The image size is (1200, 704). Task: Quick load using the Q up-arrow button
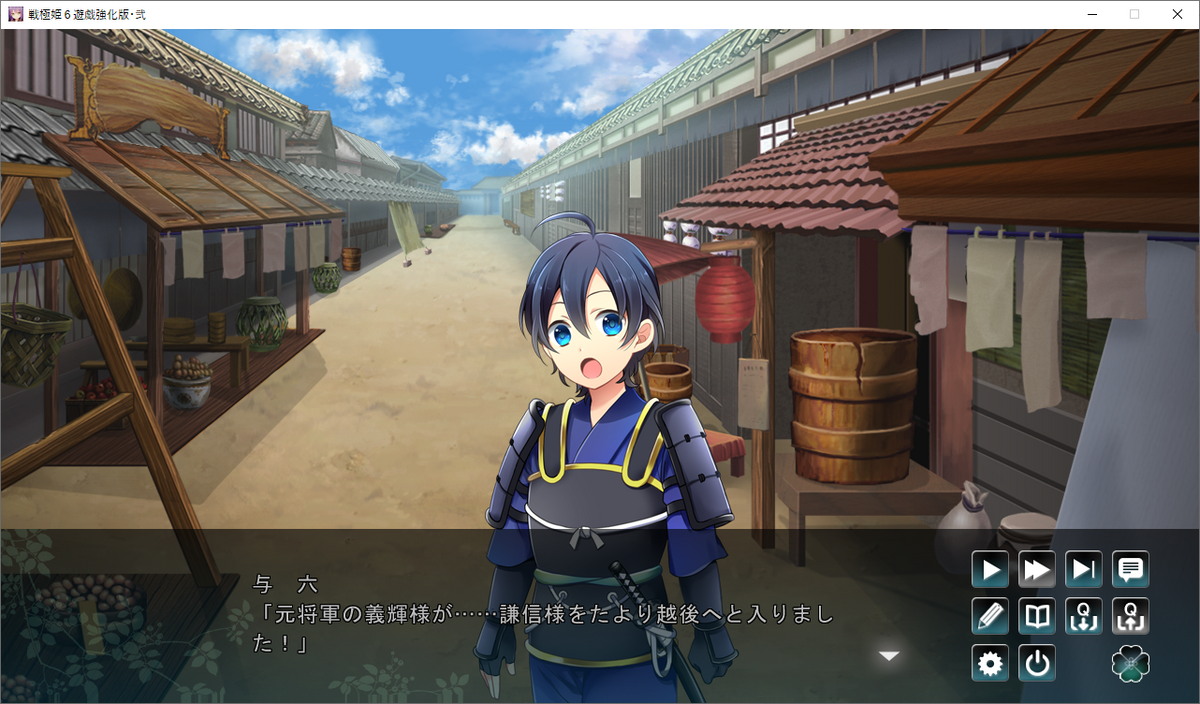point(1130,616)
